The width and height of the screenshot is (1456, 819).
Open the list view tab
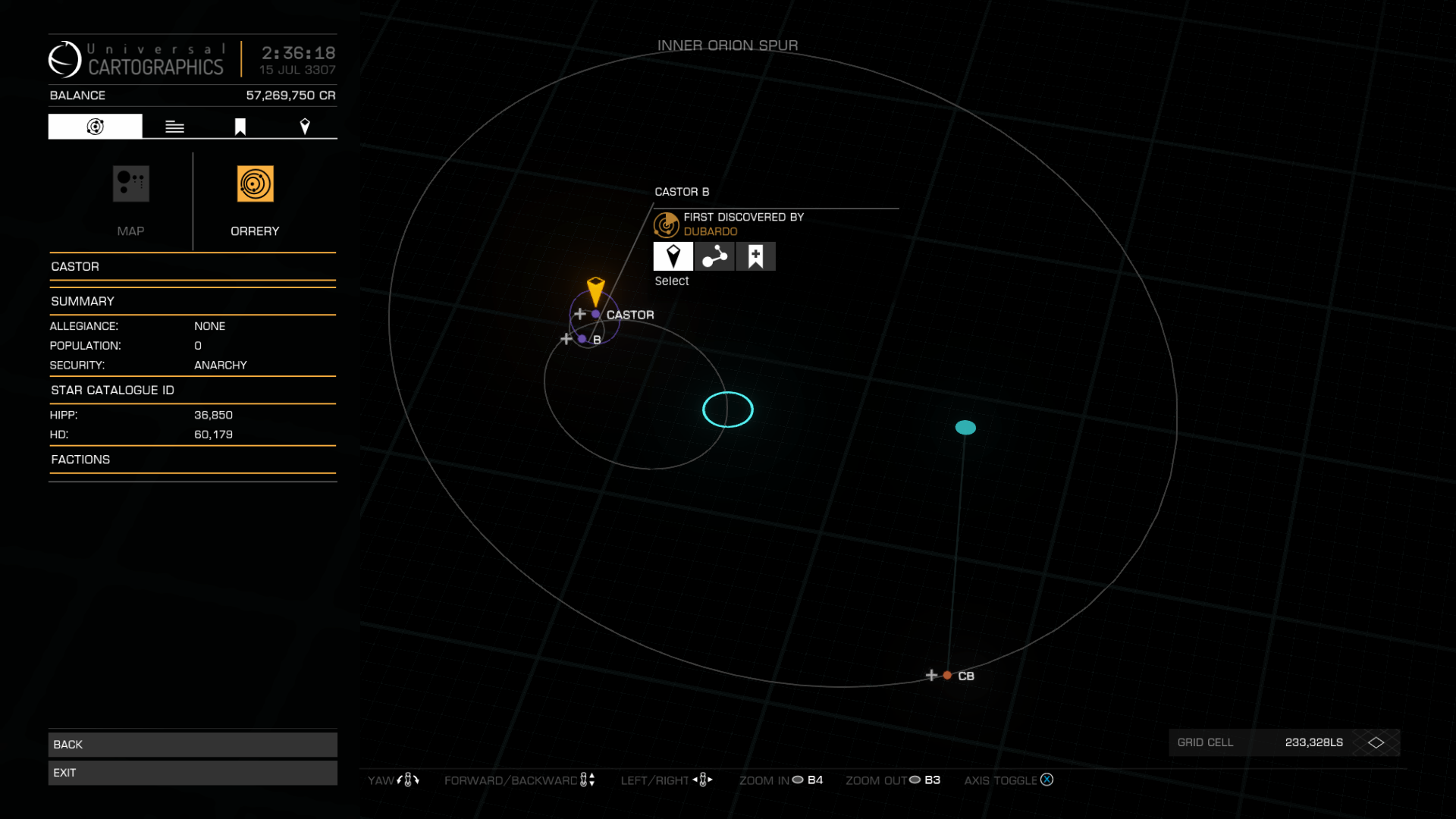click(174, 127)
